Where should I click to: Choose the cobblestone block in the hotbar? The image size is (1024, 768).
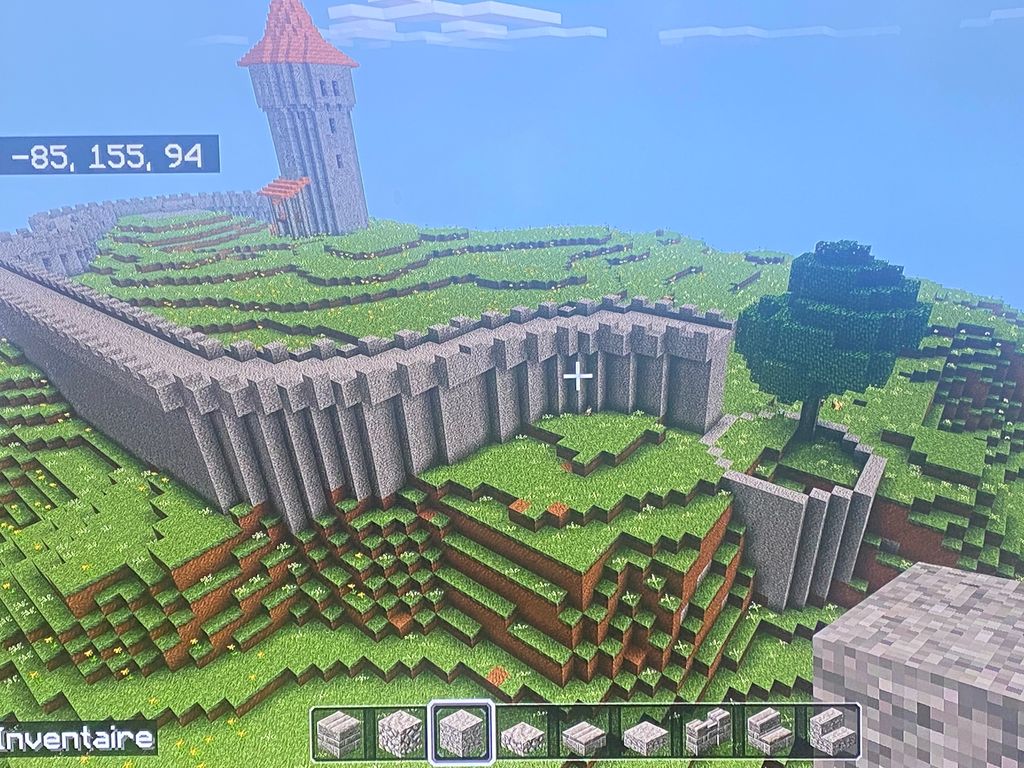coord(400,733)
